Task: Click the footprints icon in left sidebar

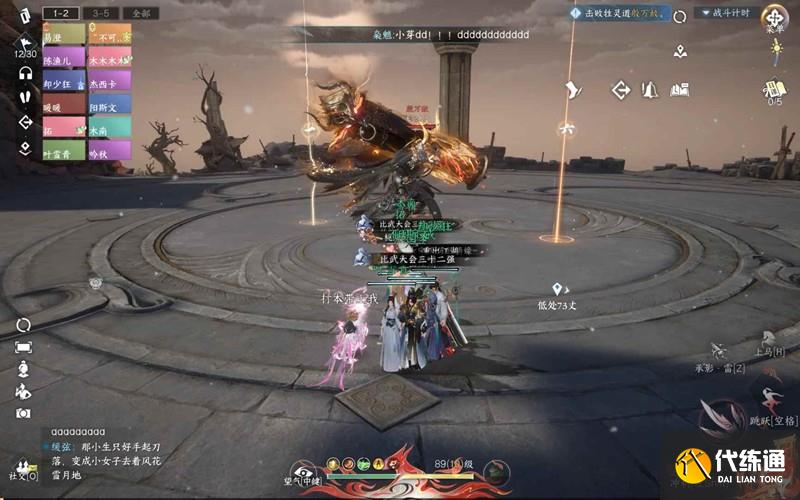Action: click(x=25, y=98)
